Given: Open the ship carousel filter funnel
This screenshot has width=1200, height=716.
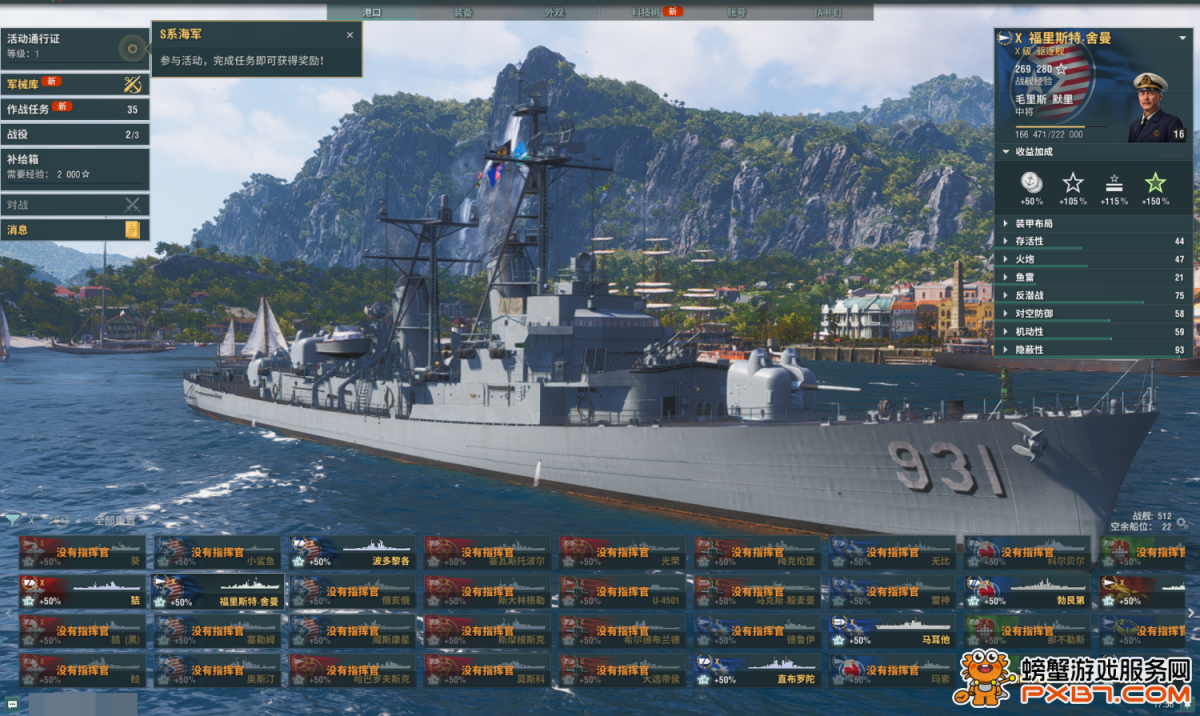Looking at the screenshot, I should pos(12,520).
